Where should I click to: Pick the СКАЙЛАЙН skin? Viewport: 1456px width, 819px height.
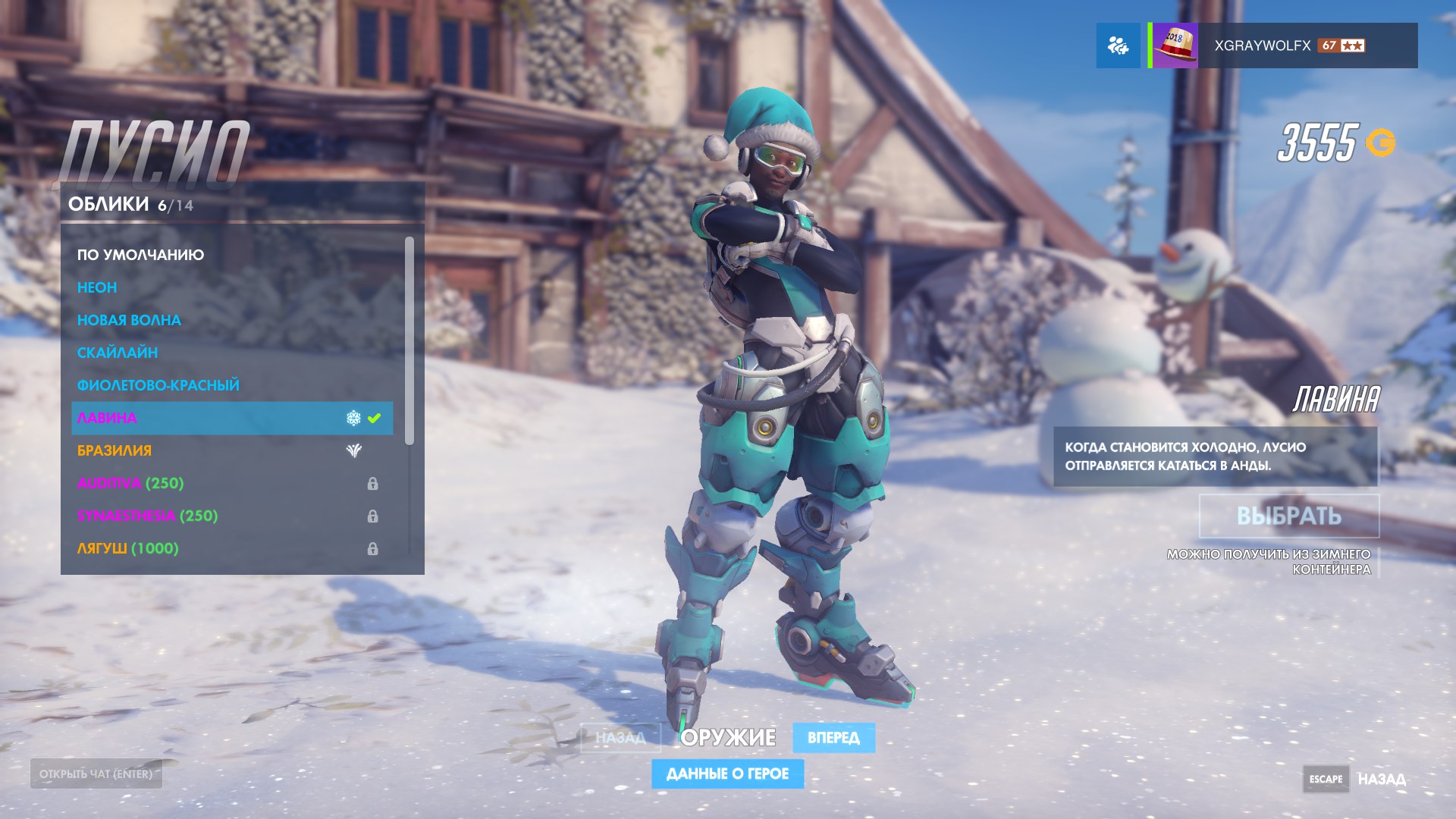[x=118, y=353]
